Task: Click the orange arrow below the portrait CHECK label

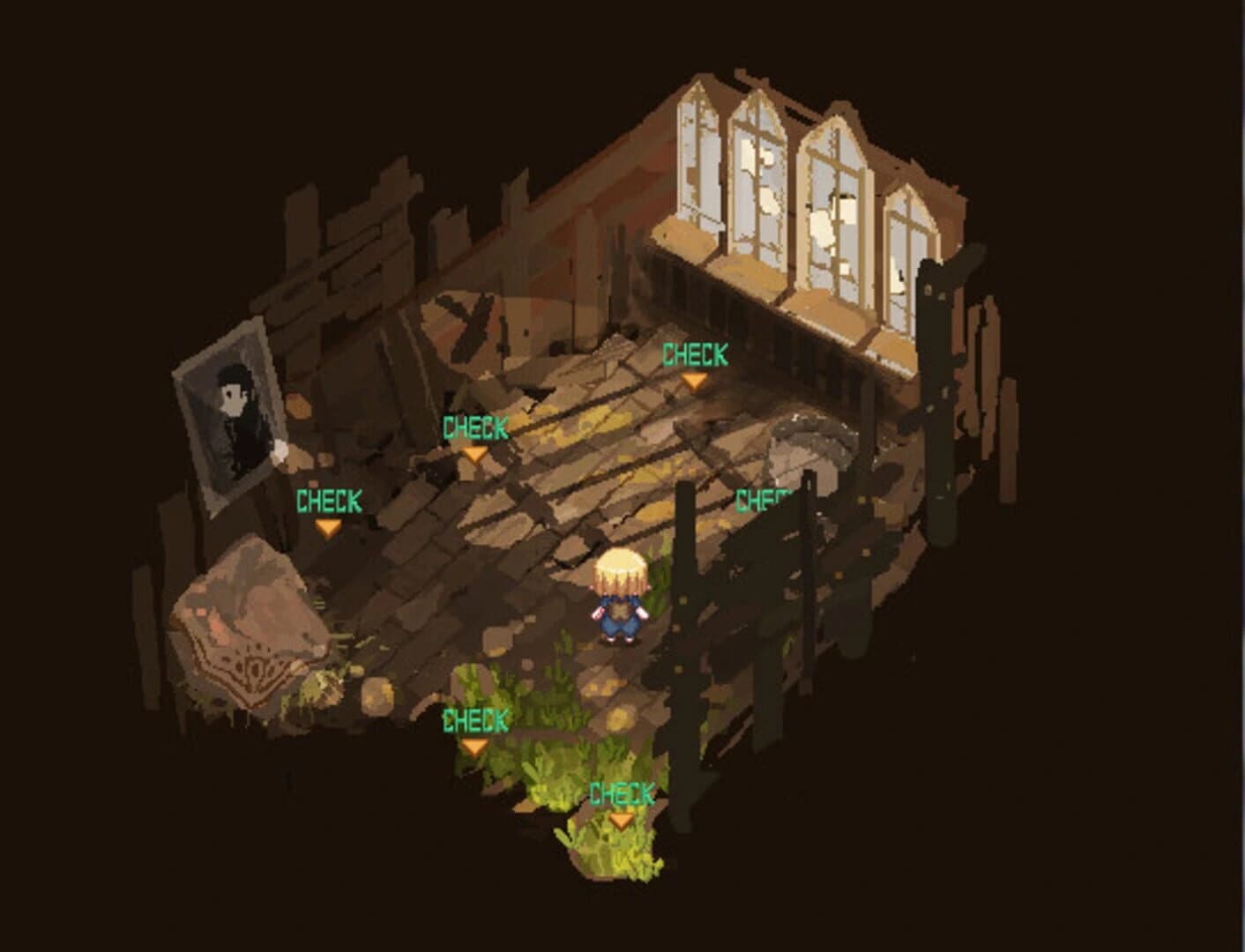Action: 328,527
